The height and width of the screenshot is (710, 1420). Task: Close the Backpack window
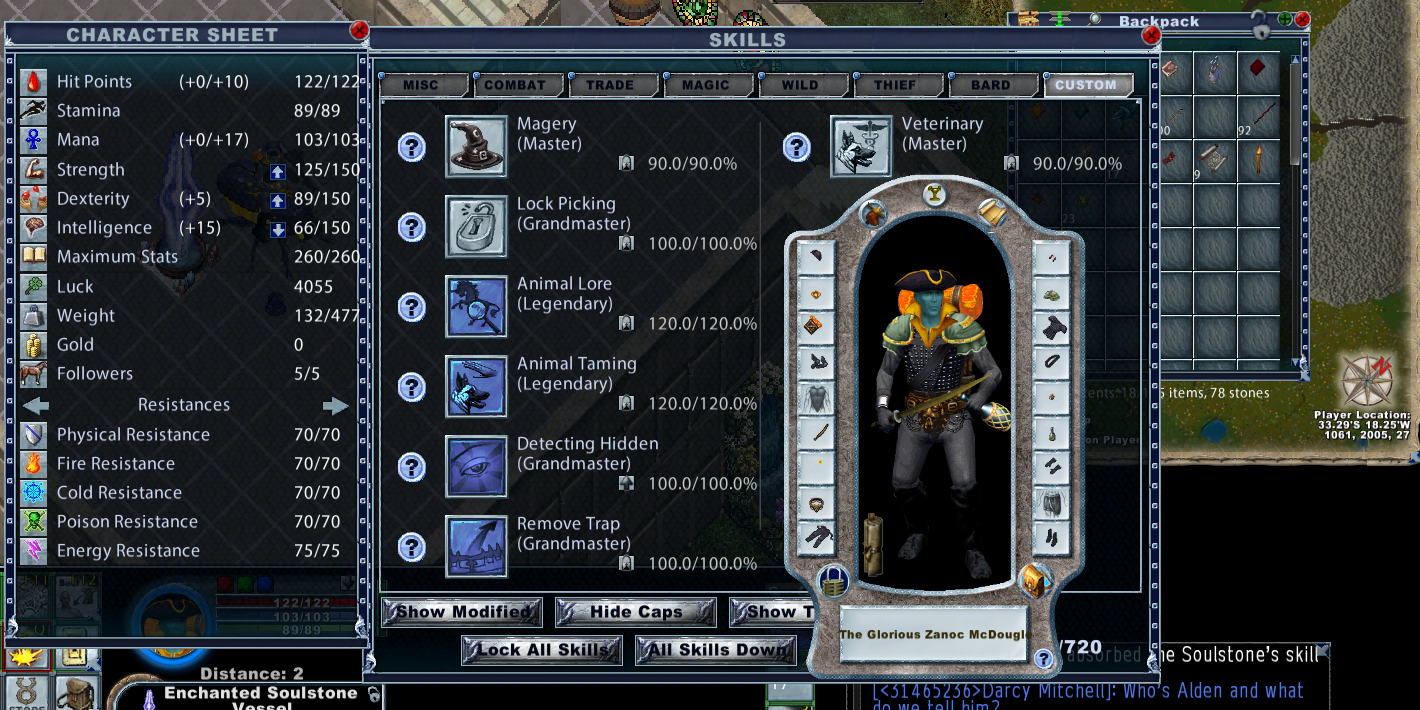tap(1302, 19)
